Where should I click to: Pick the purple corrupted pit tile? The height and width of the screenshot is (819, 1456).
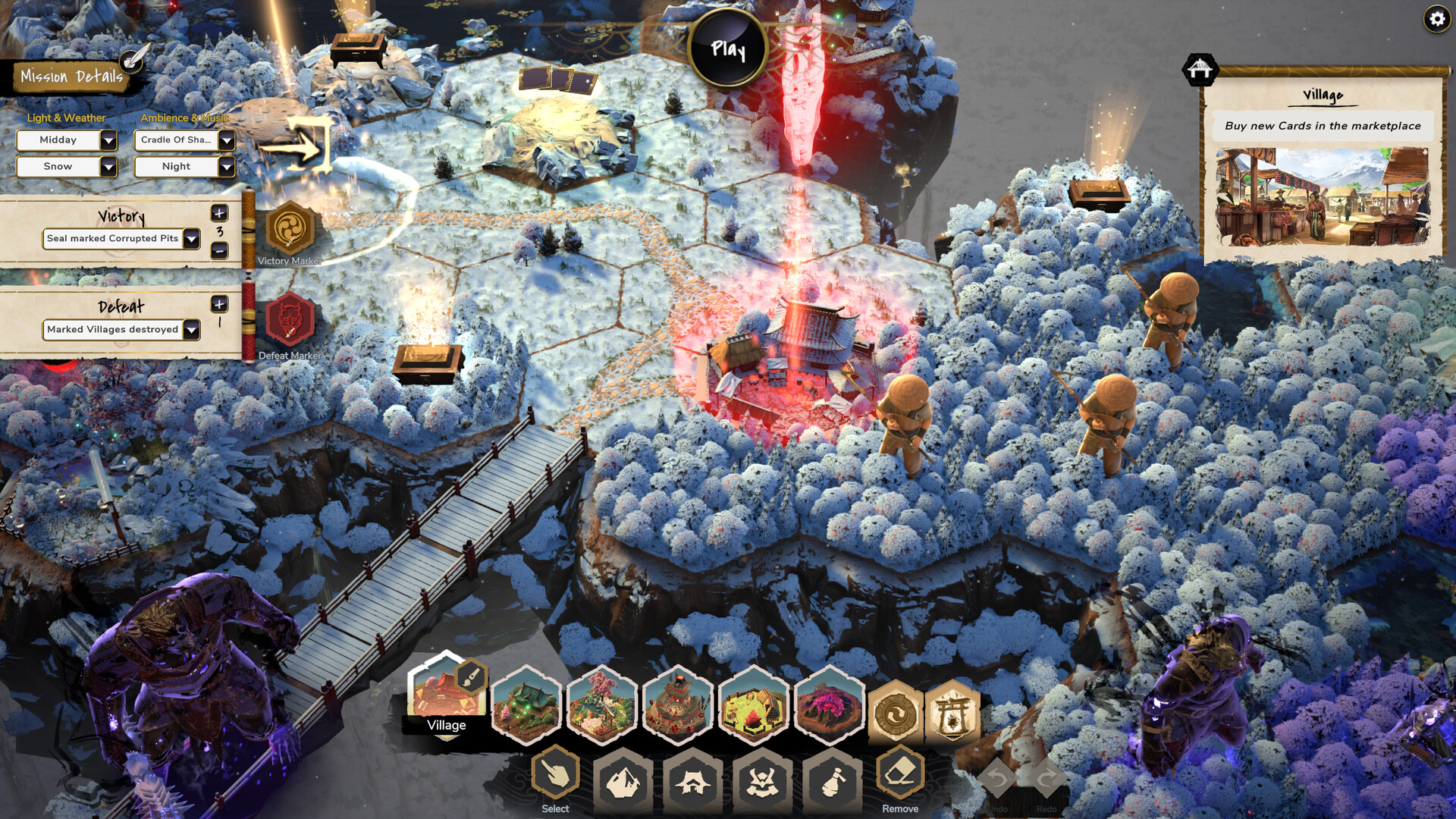830,705
